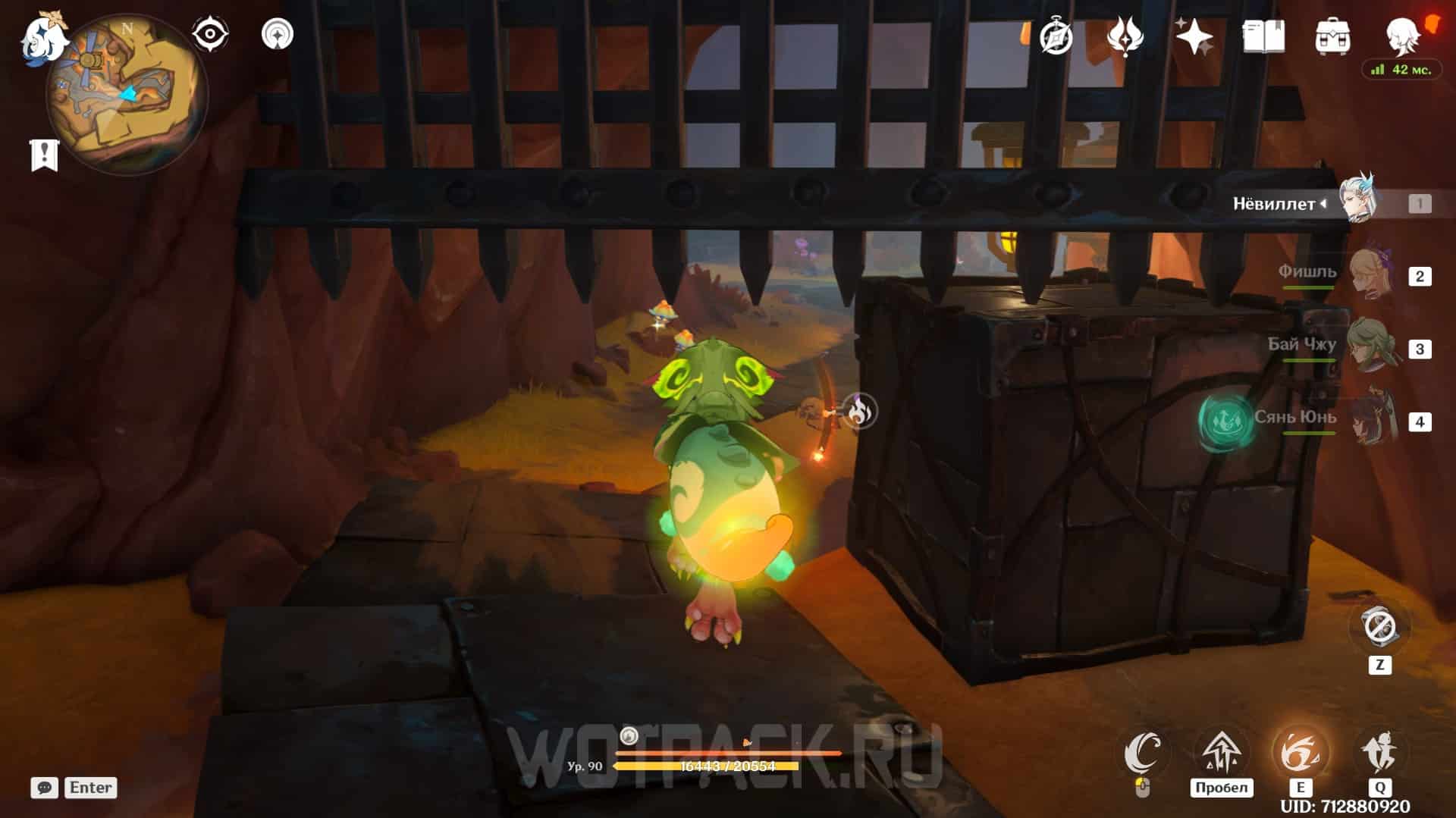Viewport: 1456px width, 818px height.
Task: Open the Paimon main menu
Action: [x=44, y=36]
